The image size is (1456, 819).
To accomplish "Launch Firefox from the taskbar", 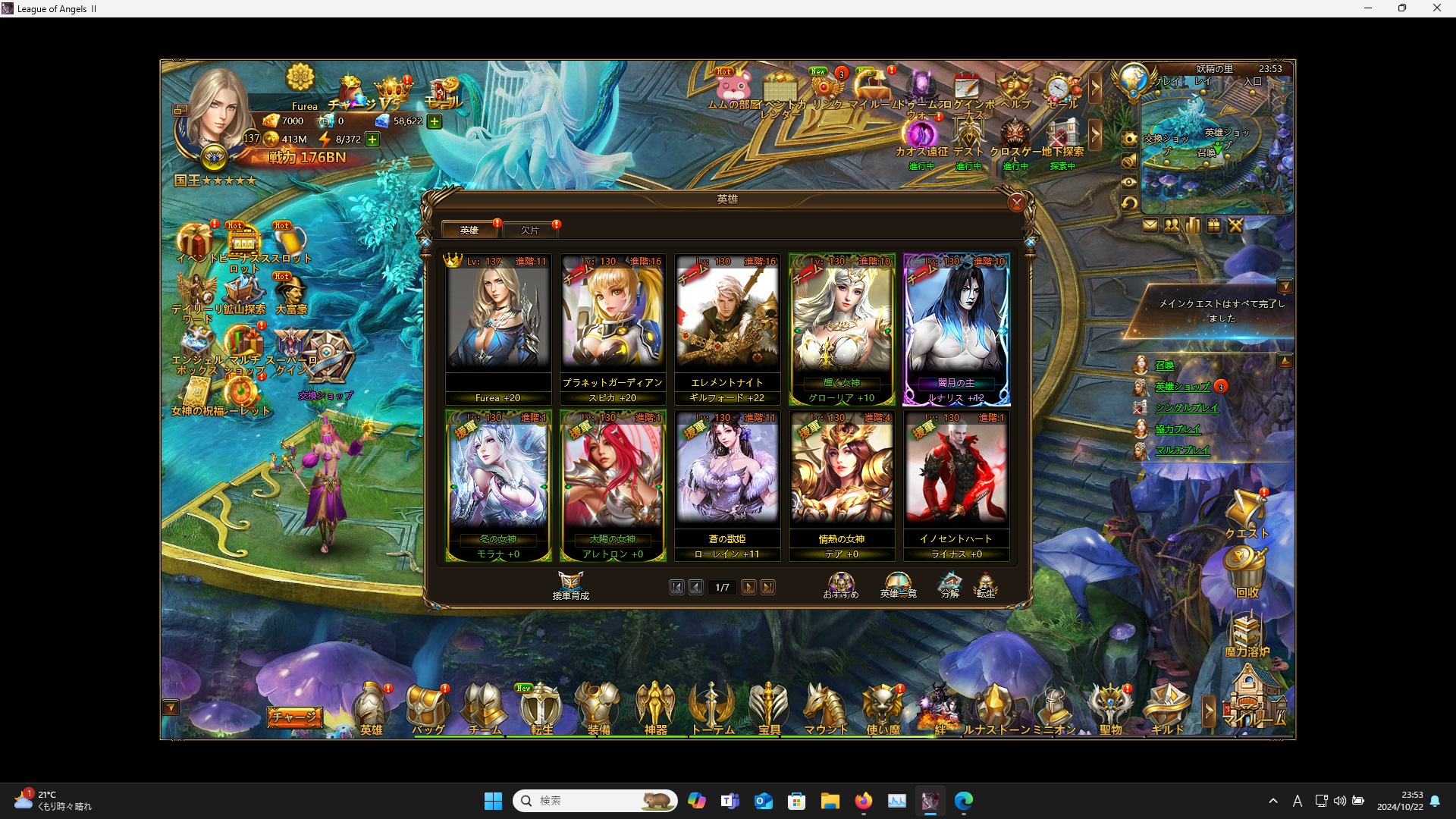I will click(x=863, y=800).
